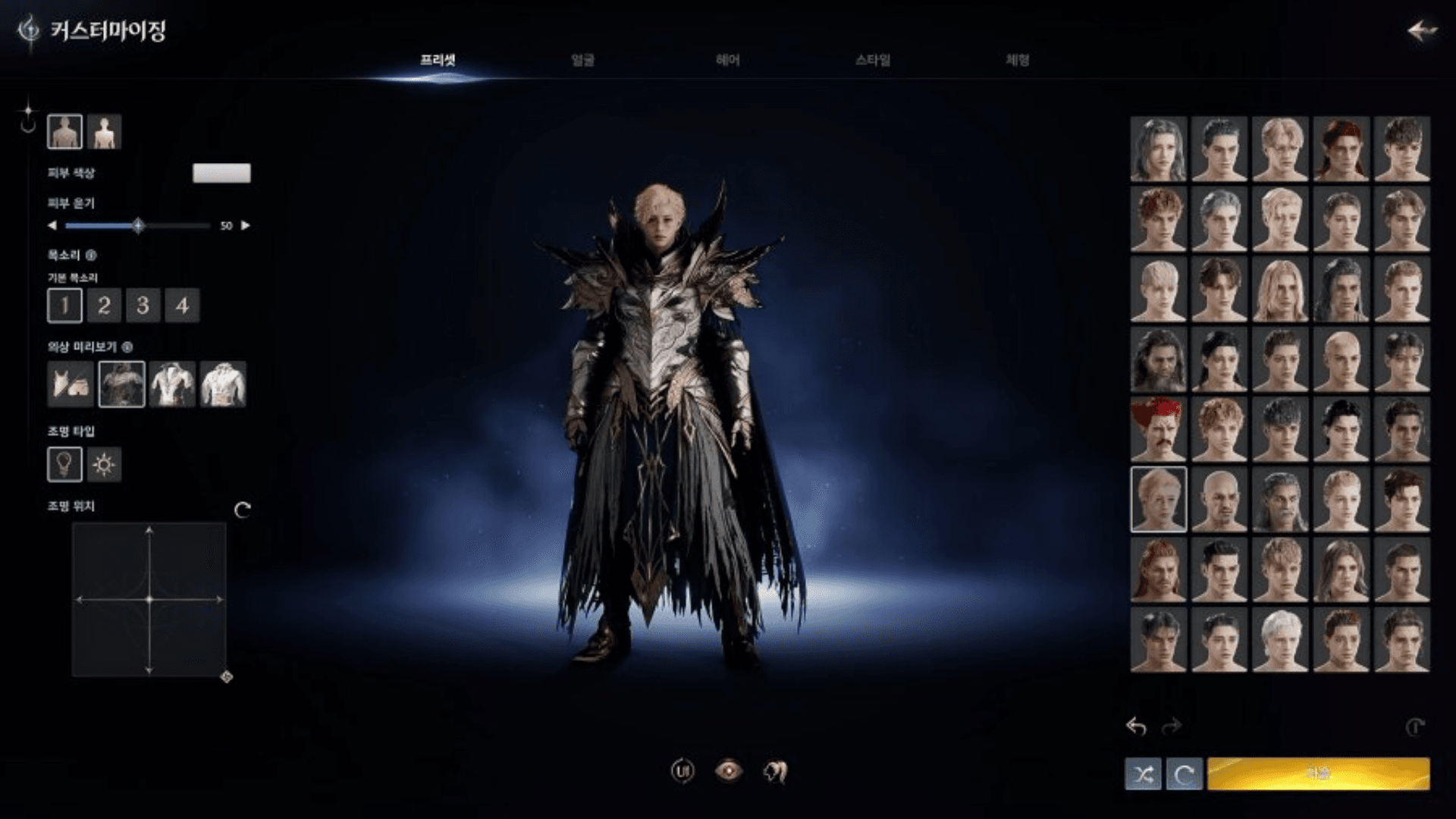Expand the 목소리 info tooltip icon
This screenshot has height=819, width=1456.
tap(89, 256)
